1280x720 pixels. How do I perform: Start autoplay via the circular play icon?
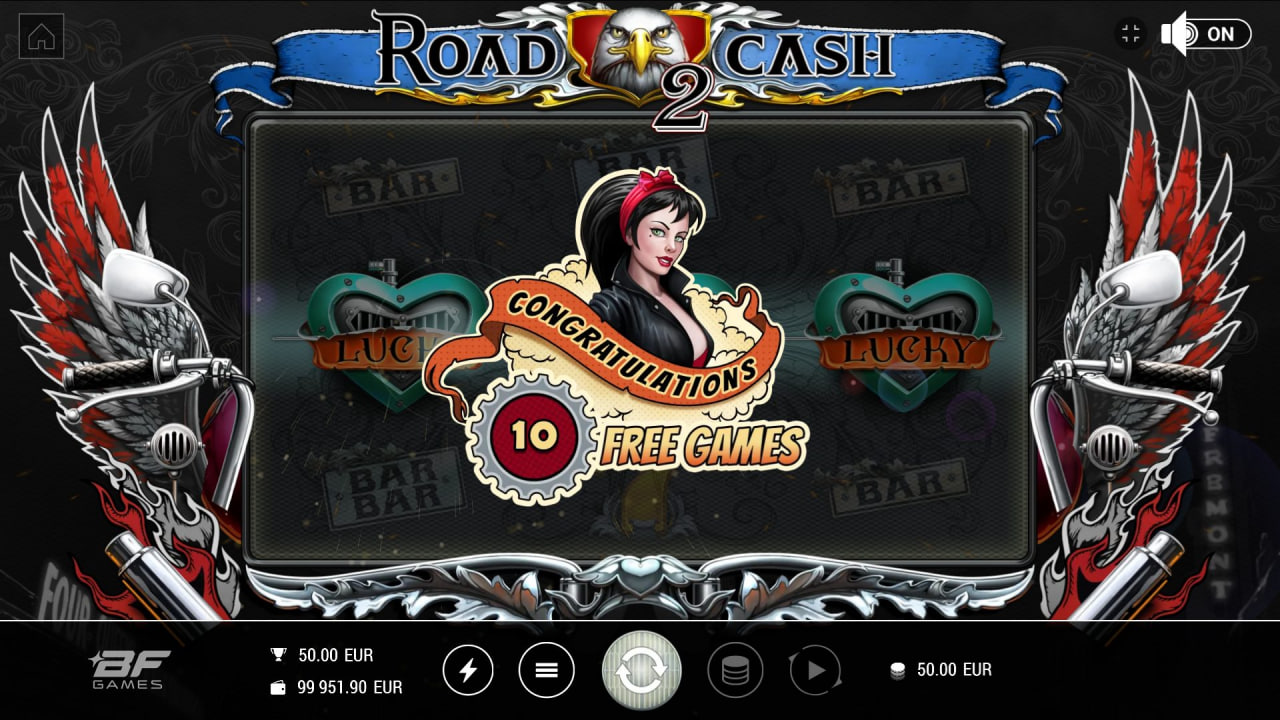[x=817, y=670]
